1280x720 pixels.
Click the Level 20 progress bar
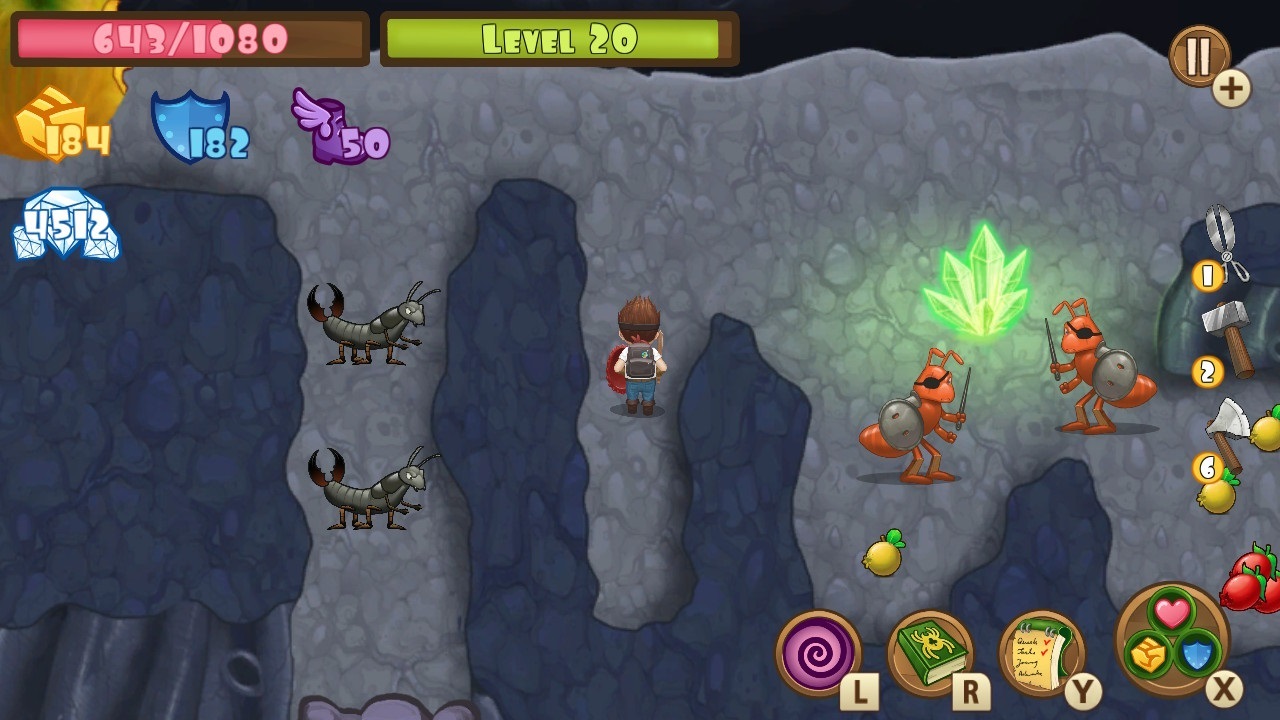pos(560,40)
